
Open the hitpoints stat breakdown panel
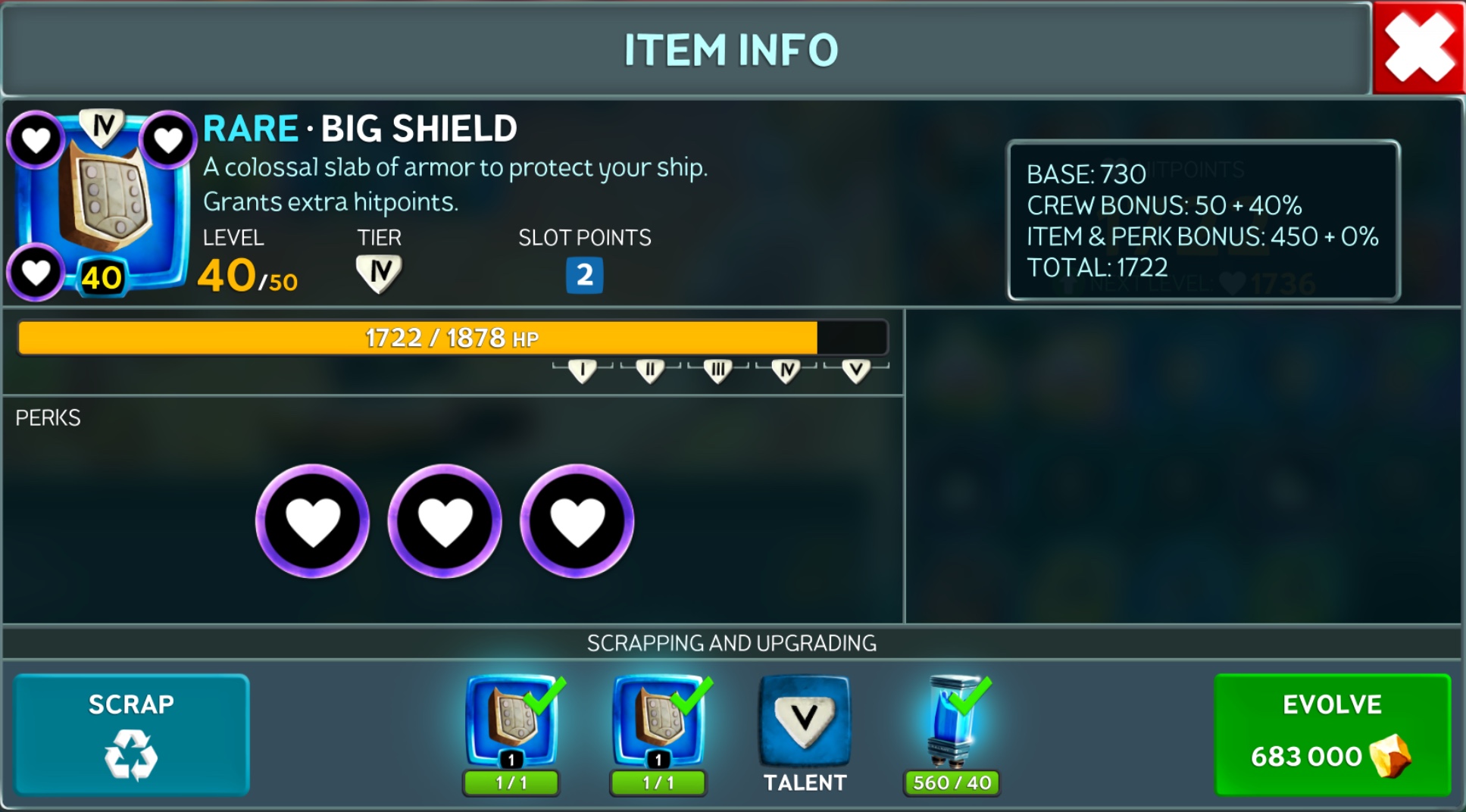pos(1202,220)
